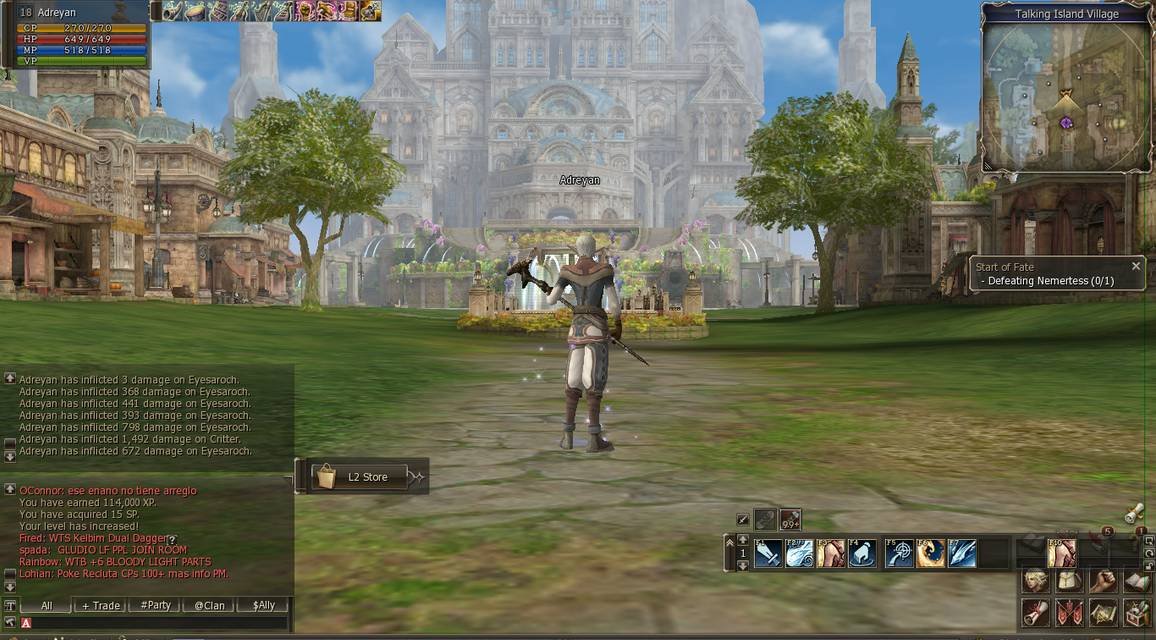
Task: Open the character portrait menu icon
Action: pyautogui.click(x=1036, y=581)
